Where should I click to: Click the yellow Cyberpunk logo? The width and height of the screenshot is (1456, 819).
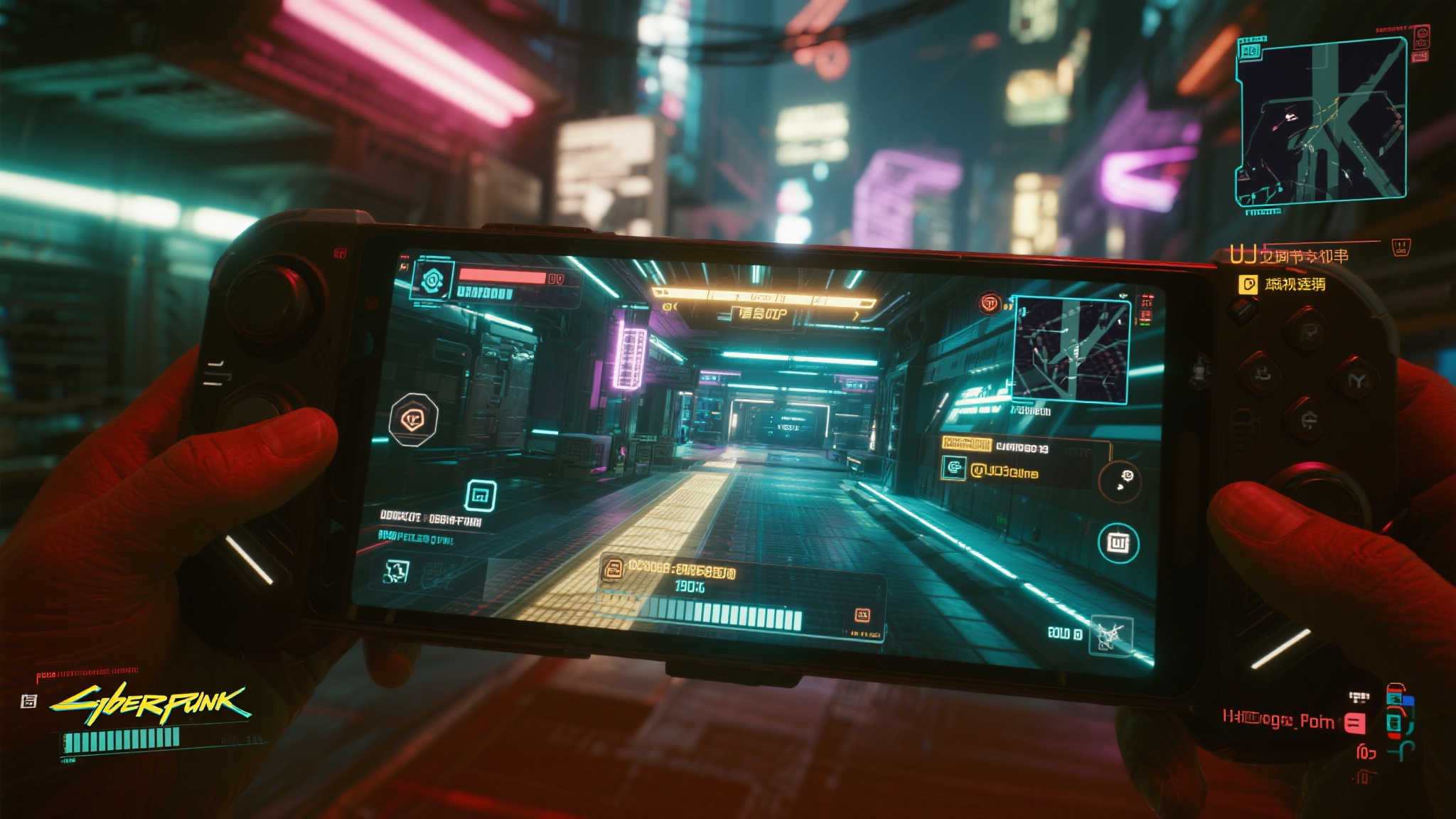(150, 702)
